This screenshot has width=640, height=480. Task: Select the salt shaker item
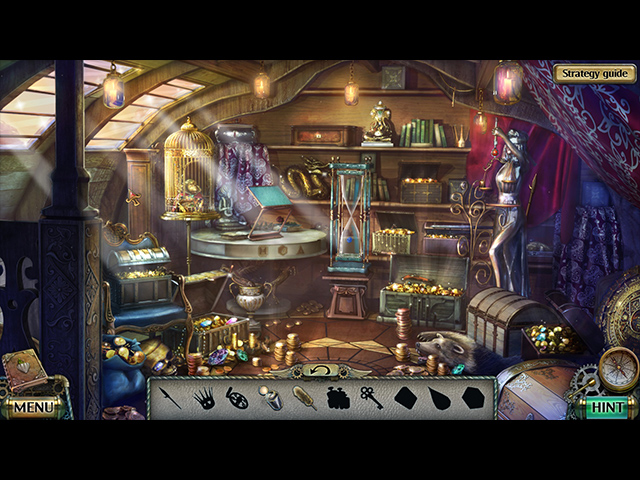point(270,399)
